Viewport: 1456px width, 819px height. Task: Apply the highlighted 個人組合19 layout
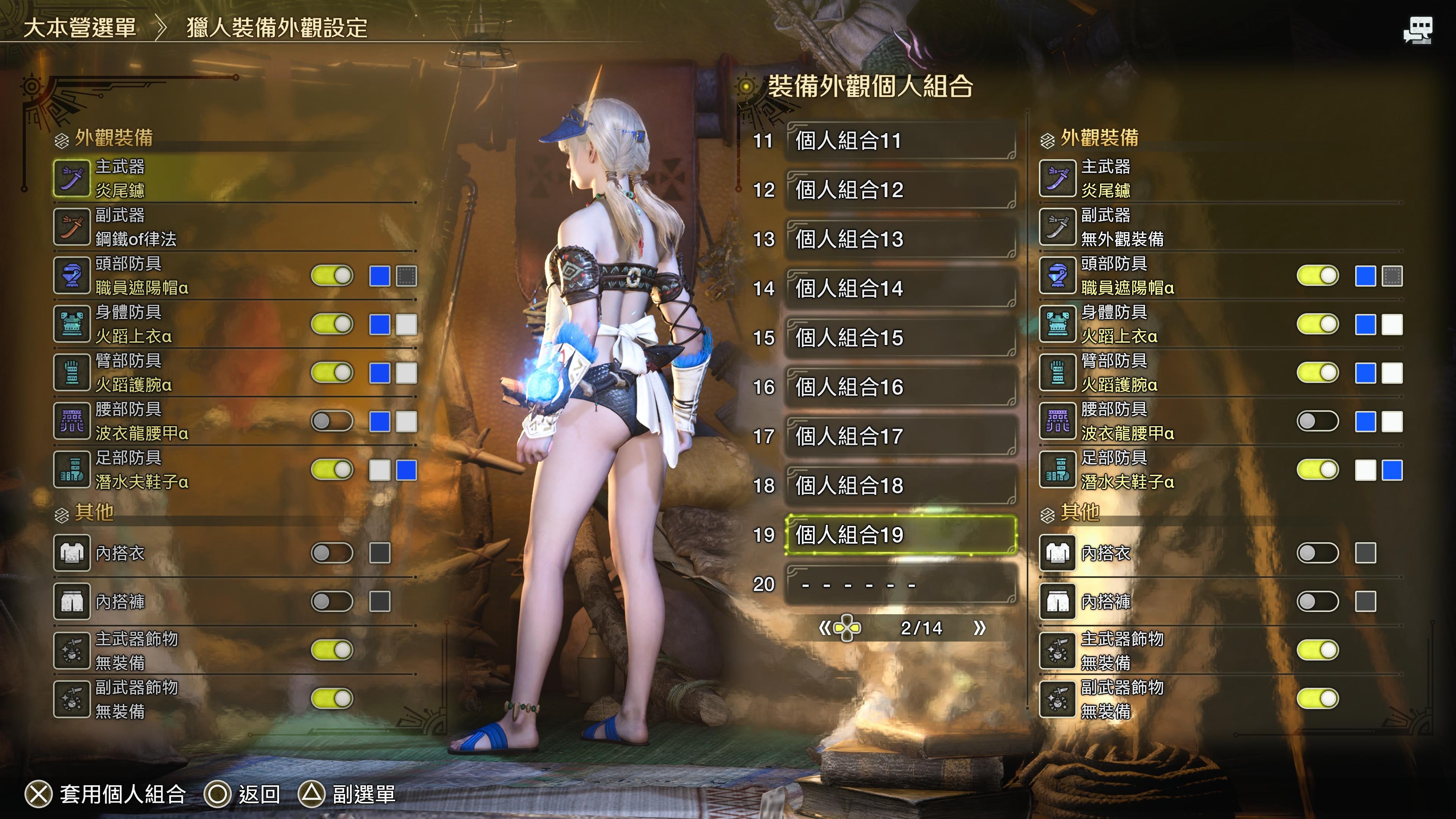(x=901, y=535)
